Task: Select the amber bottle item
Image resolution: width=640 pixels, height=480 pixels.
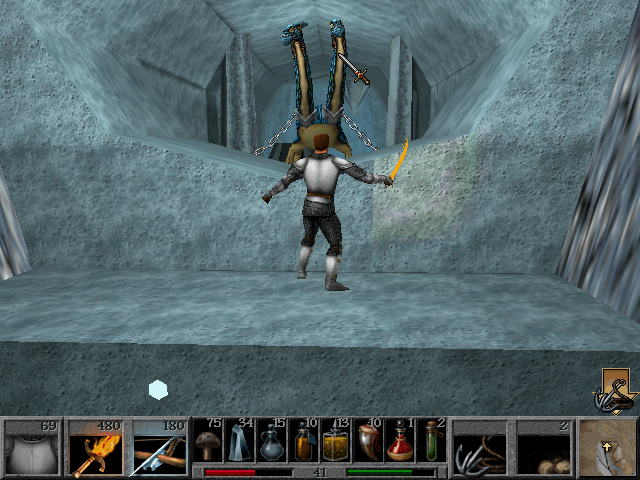Action: pyautogui.click(x=303, y=441)
